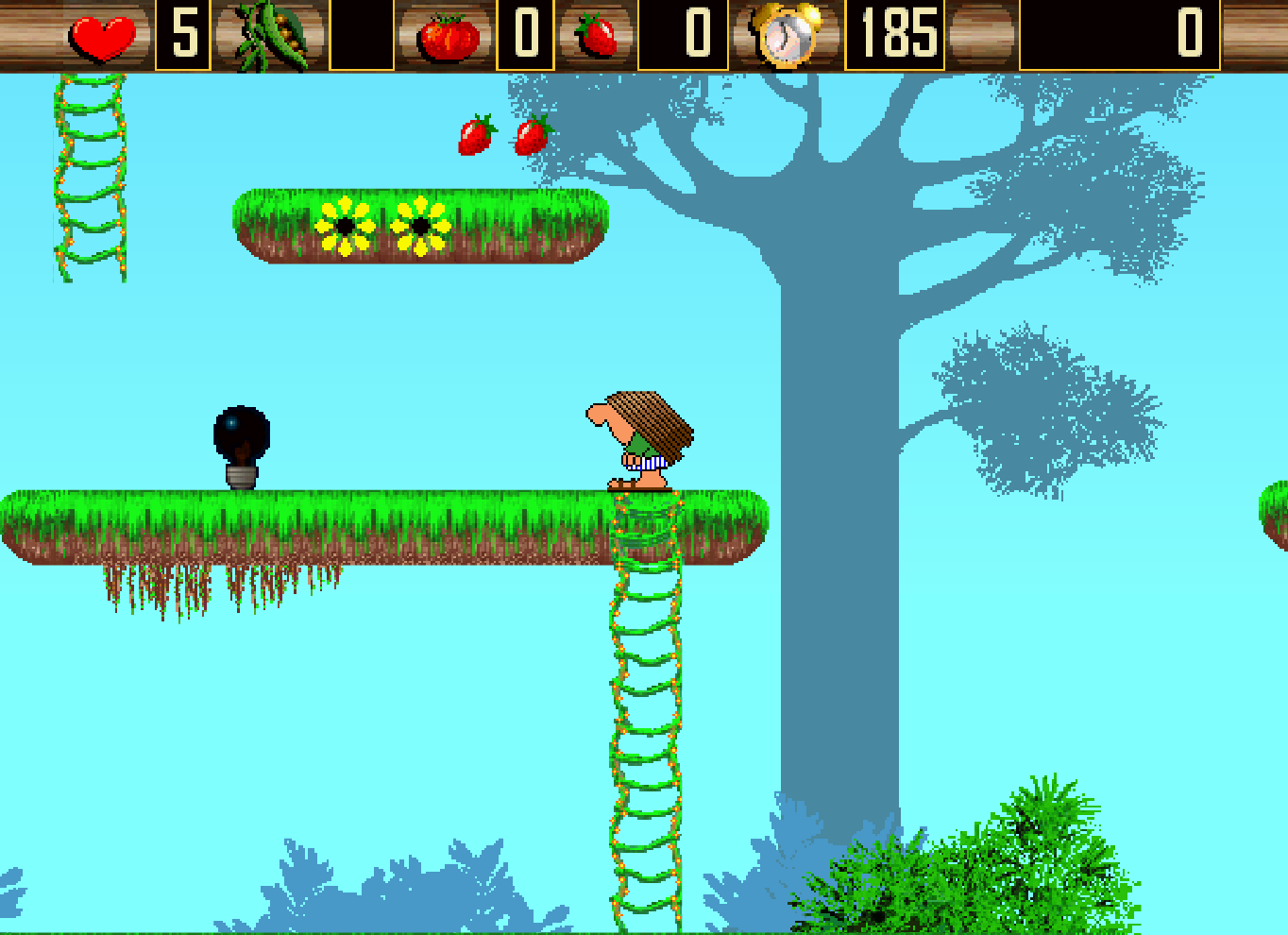This screenshot has height=935, width=1288.
Task: Select the green pea pod icon
Action: coord(272,36)
